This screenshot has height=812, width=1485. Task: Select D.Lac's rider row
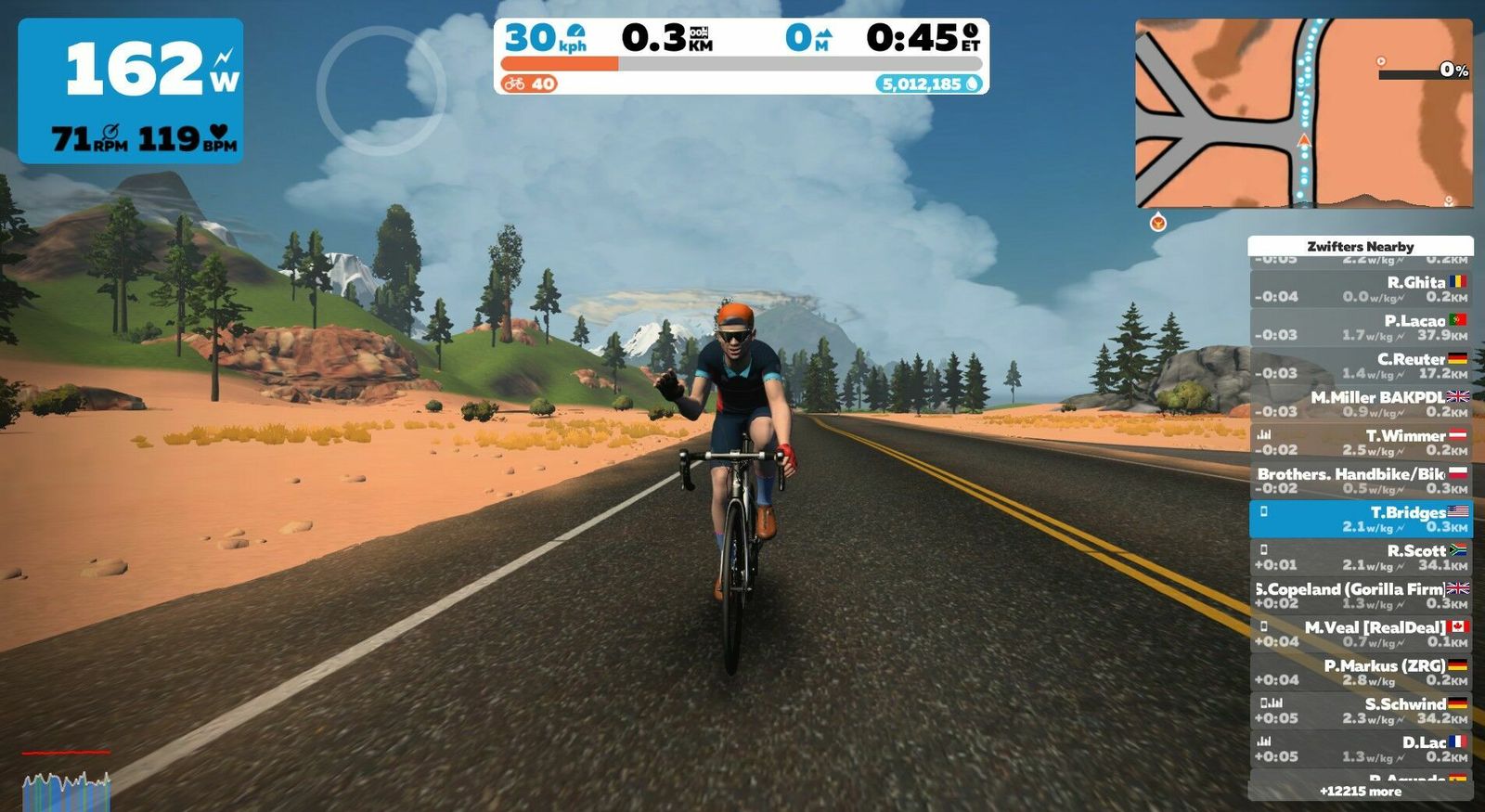tap(1361, 749)
